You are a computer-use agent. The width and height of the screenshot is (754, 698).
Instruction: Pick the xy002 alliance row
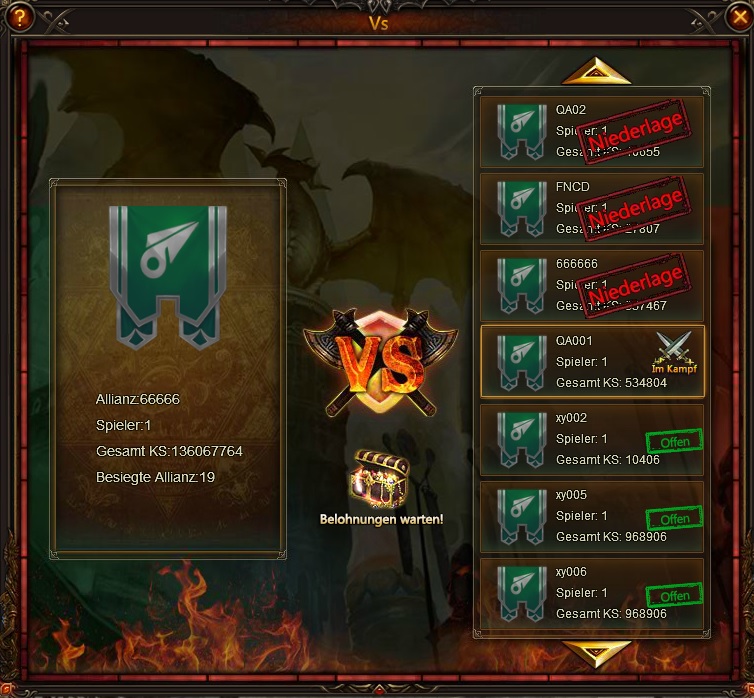[x=592, y=439]
